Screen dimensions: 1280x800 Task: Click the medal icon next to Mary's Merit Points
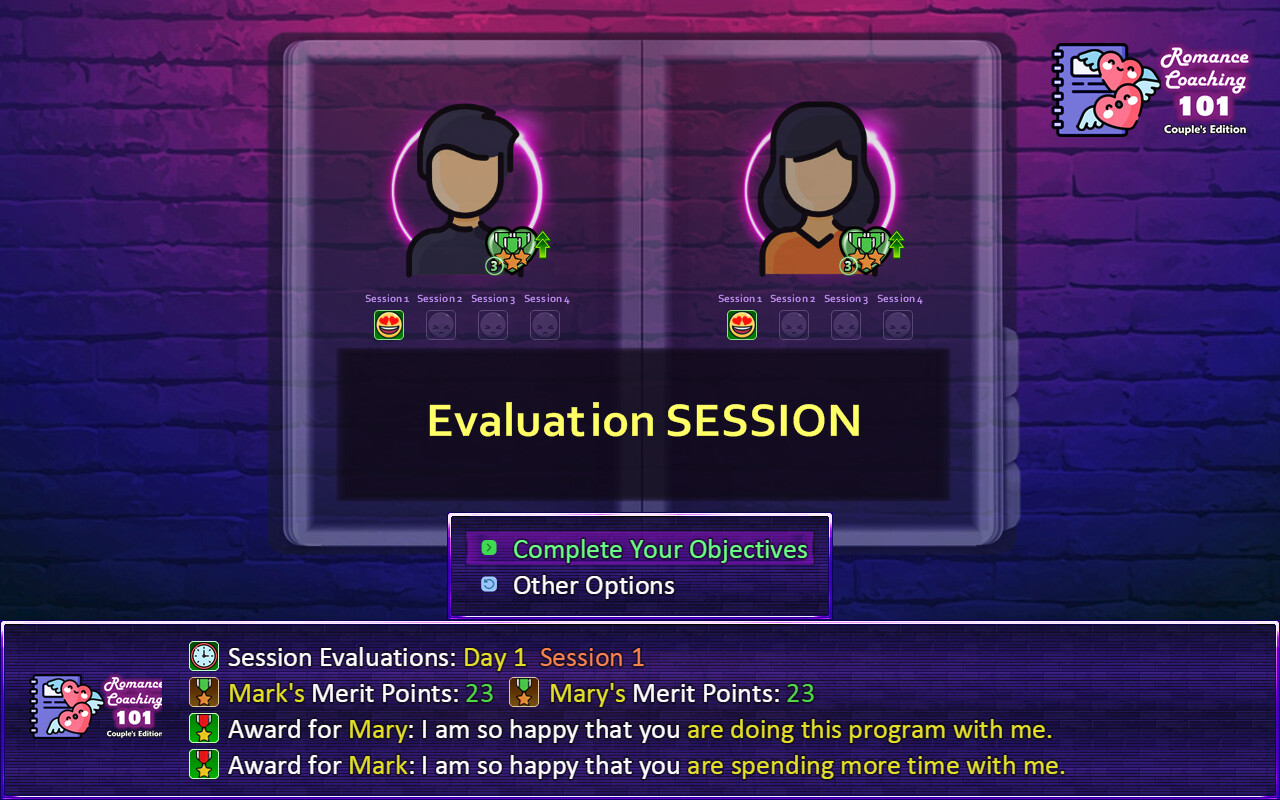525,693
